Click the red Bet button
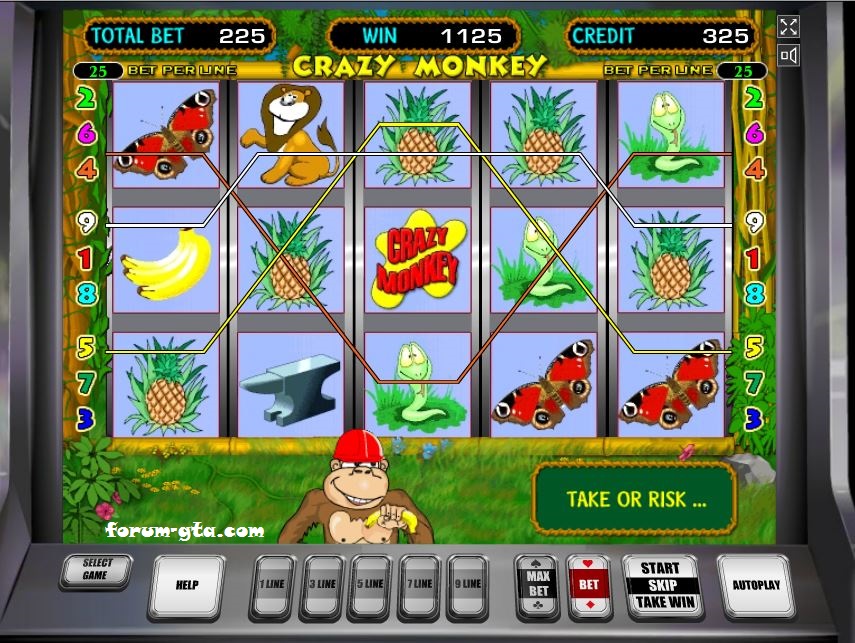Screen dimensions: 855x643 (588, 585)
